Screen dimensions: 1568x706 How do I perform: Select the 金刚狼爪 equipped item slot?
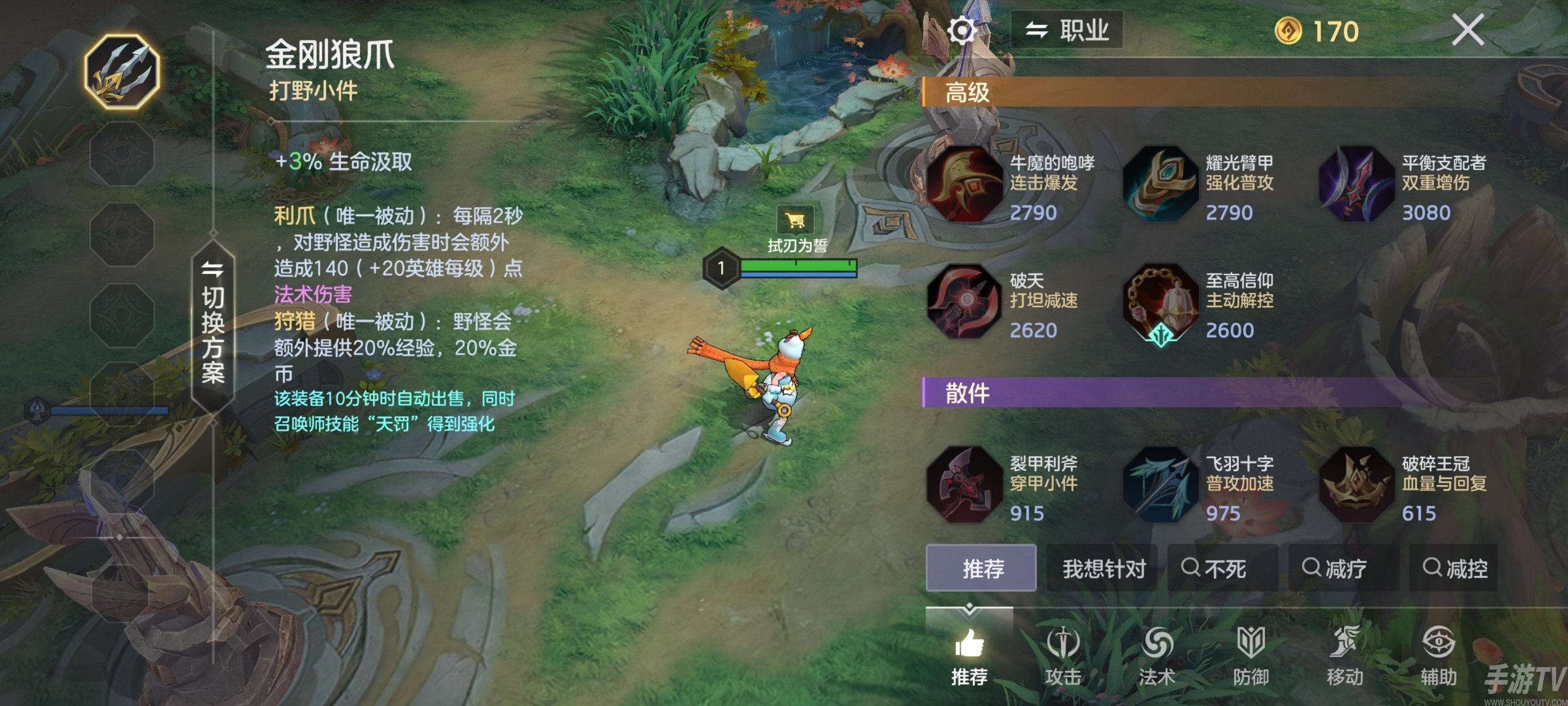click(122, 71)
